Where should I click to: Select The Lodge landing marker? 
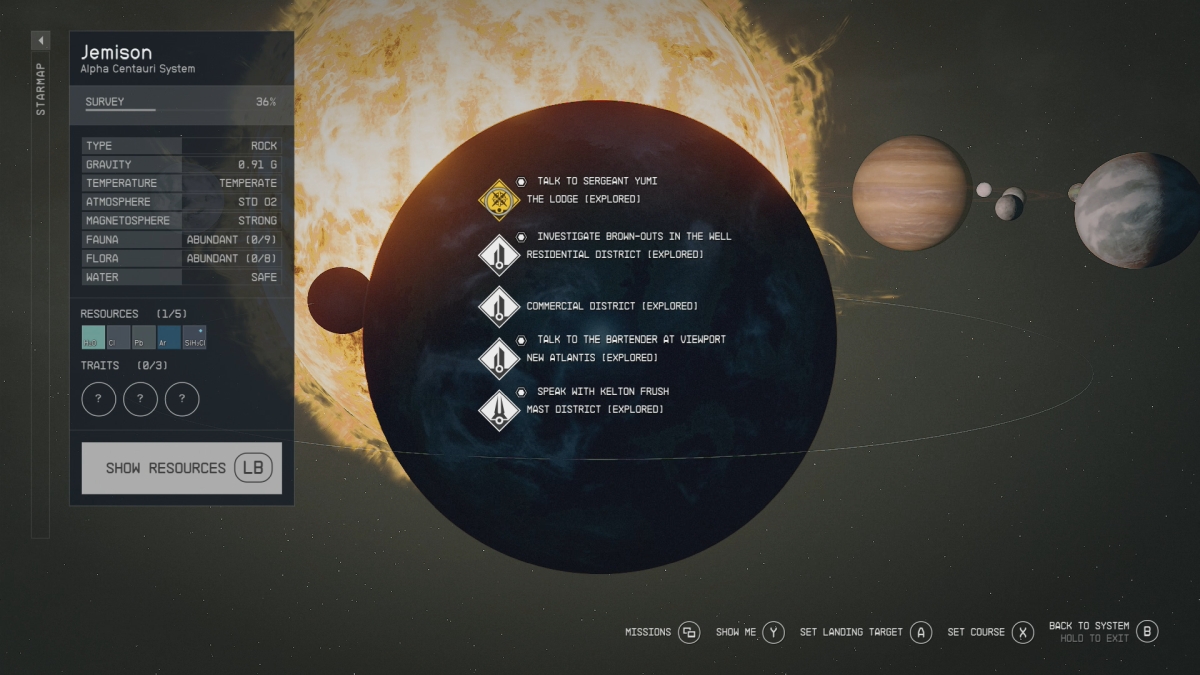(498, 198)
